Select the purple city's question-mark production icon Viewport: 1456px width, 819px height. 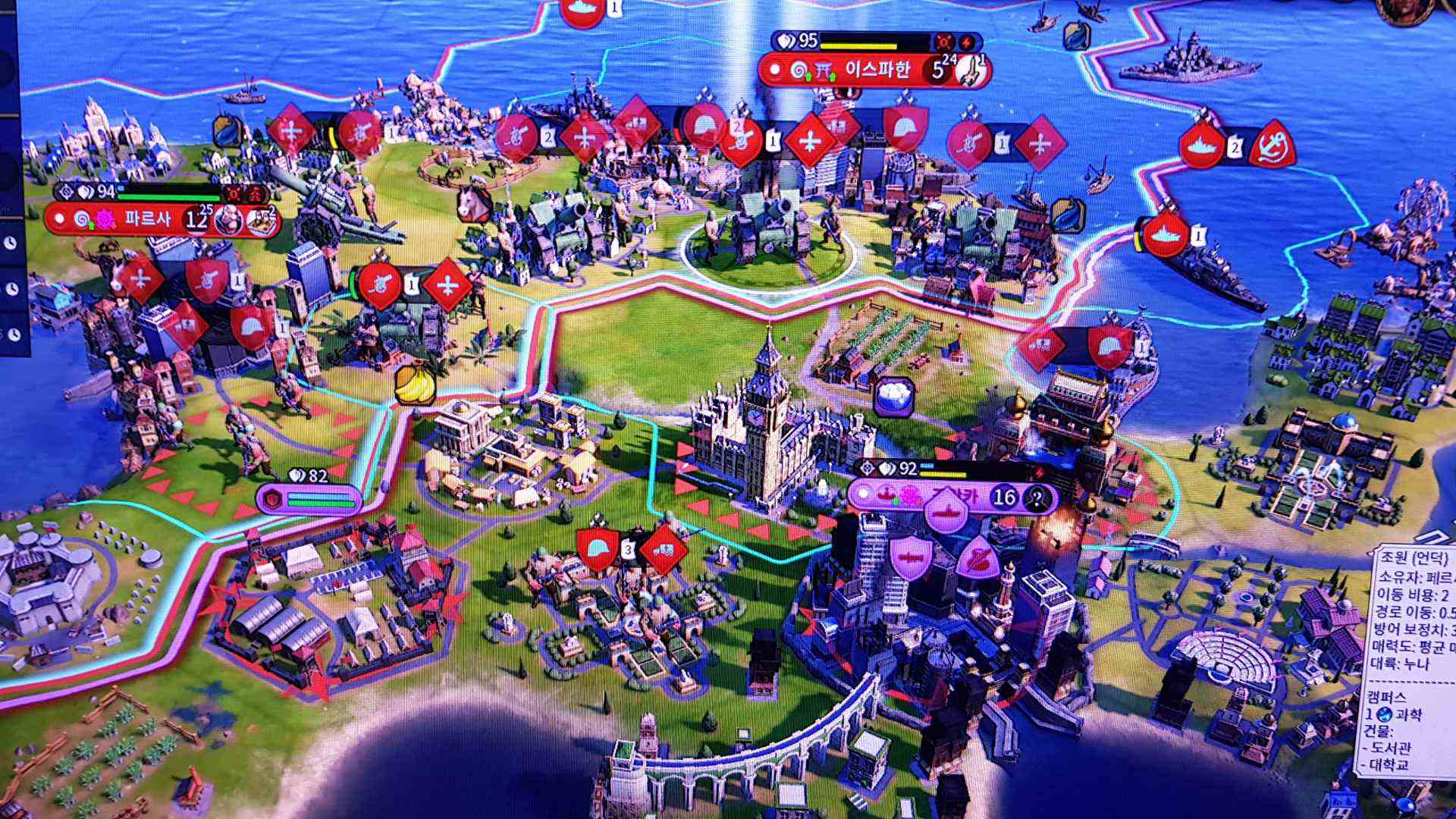pyautogui.click(x=1038, y=497)
